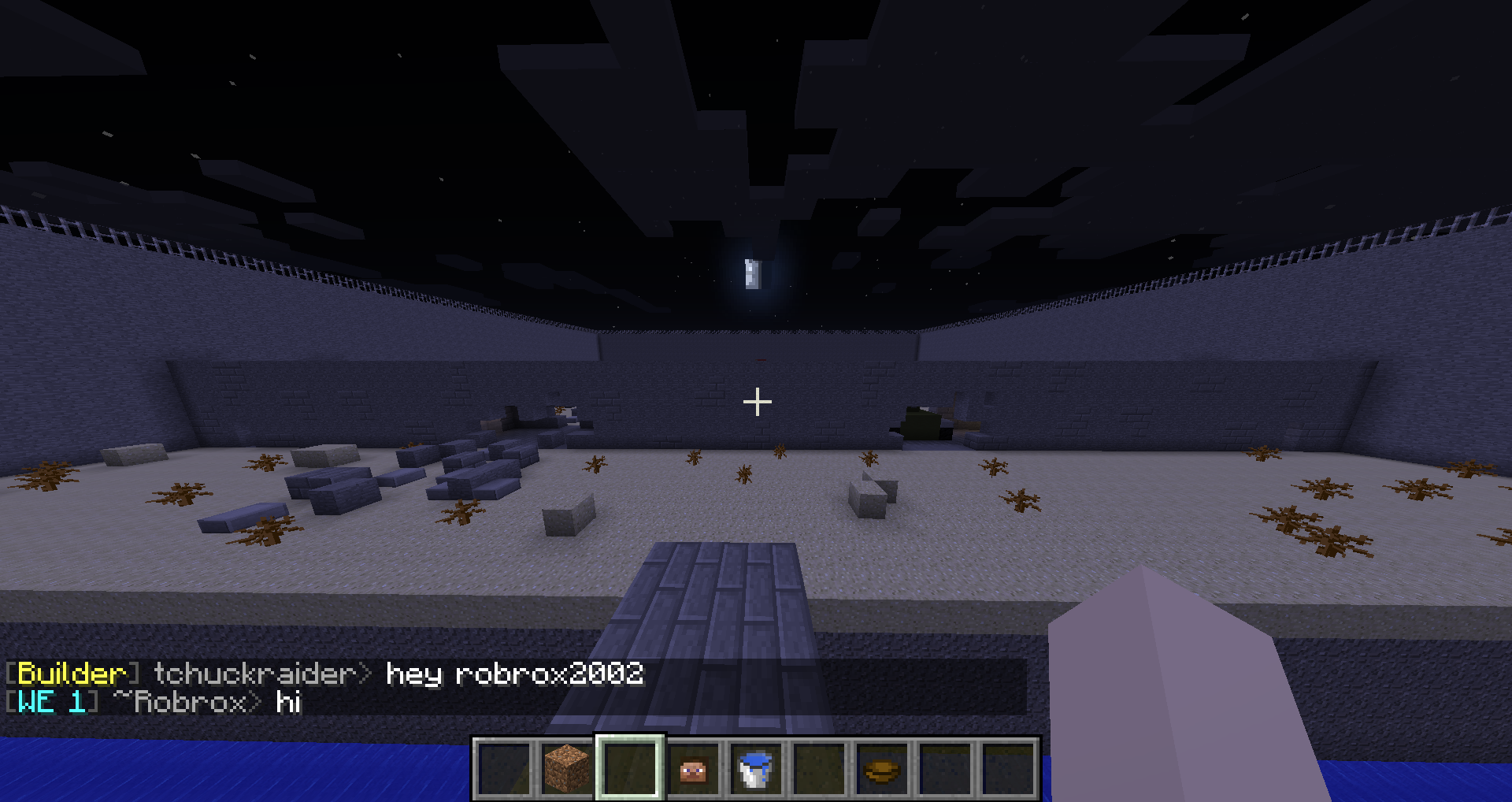Pick the brown bowl hotbar slot

[x=882, y=768]
